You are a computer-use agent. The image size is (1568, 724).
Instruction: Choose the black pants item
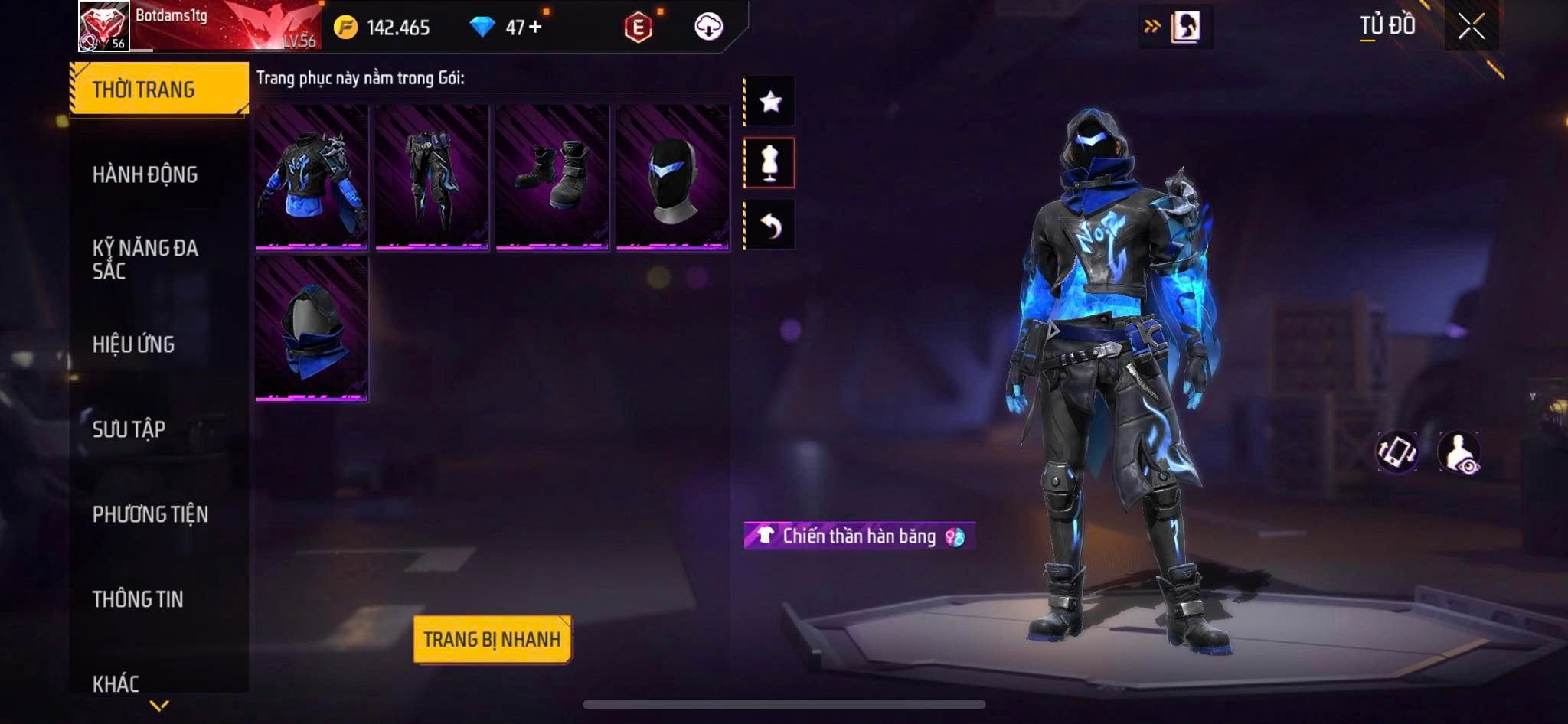click(x=432, y=178)
